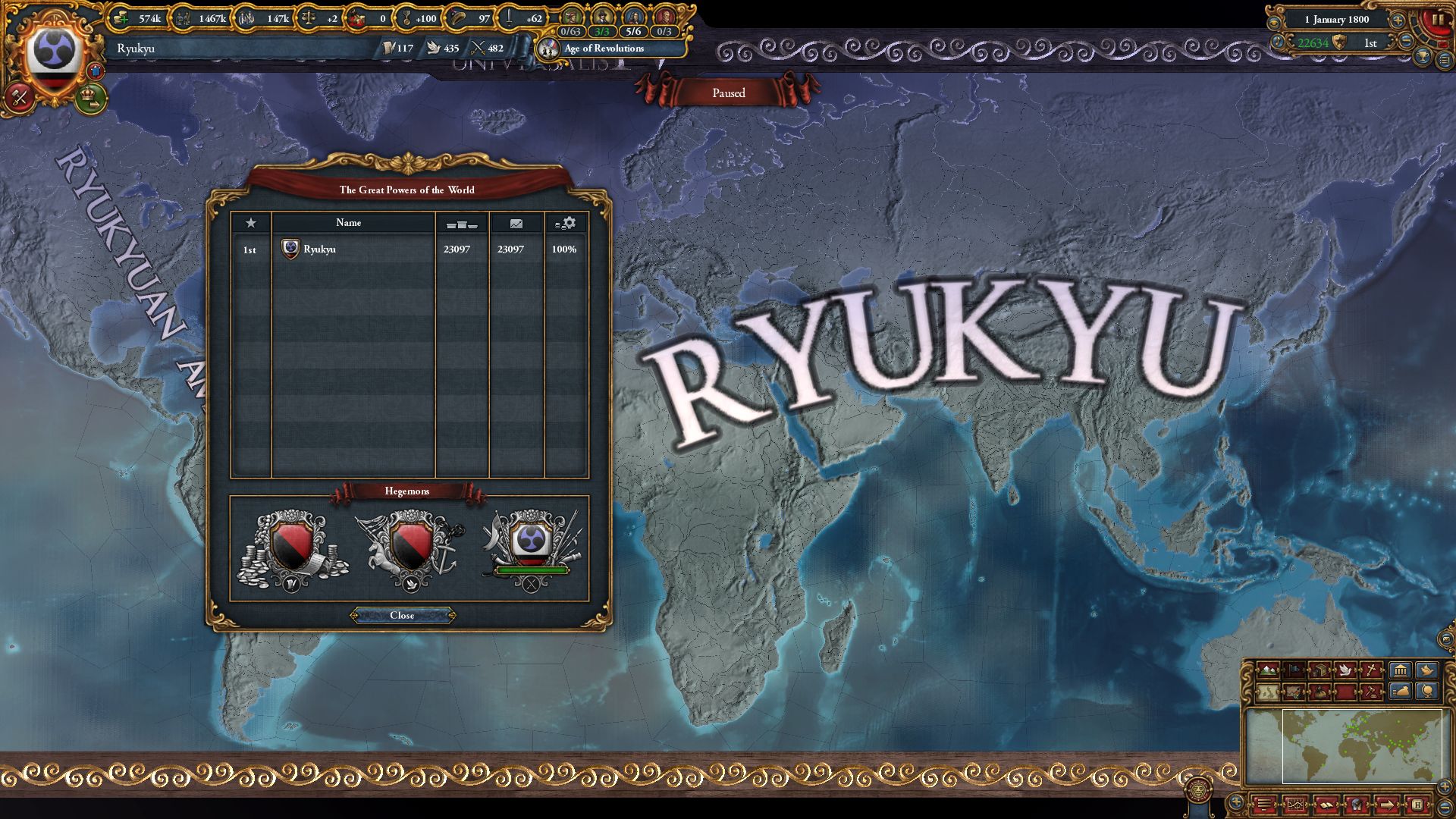Open the ledger statistics icon
Image resolution: width=1456 pixels, height=819 pixels.
pyautogui.click(x=1296, y=804)
